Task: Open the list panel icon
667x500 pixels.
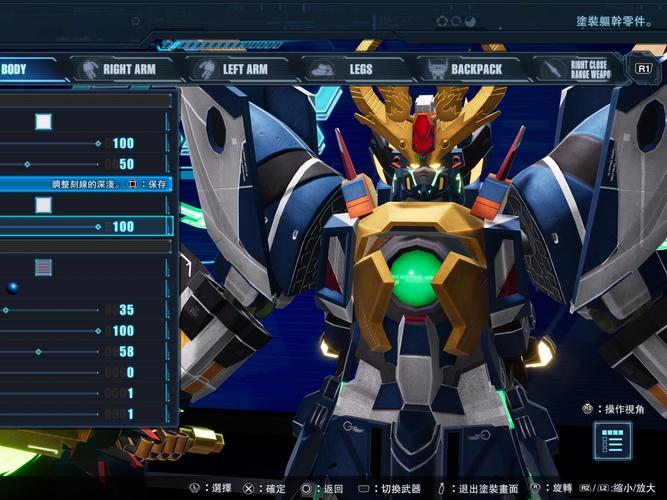Action: 611,440
